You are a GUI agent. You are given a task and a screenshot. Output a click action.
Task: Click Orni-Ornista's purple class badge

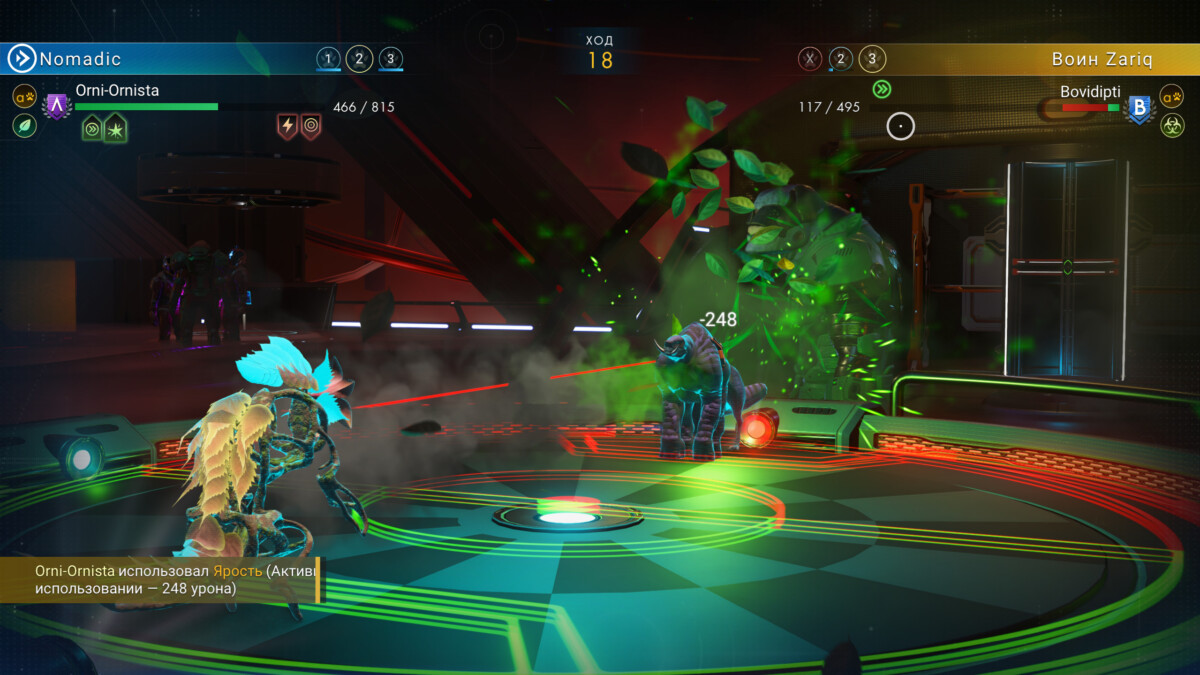(x=57, y=105)
